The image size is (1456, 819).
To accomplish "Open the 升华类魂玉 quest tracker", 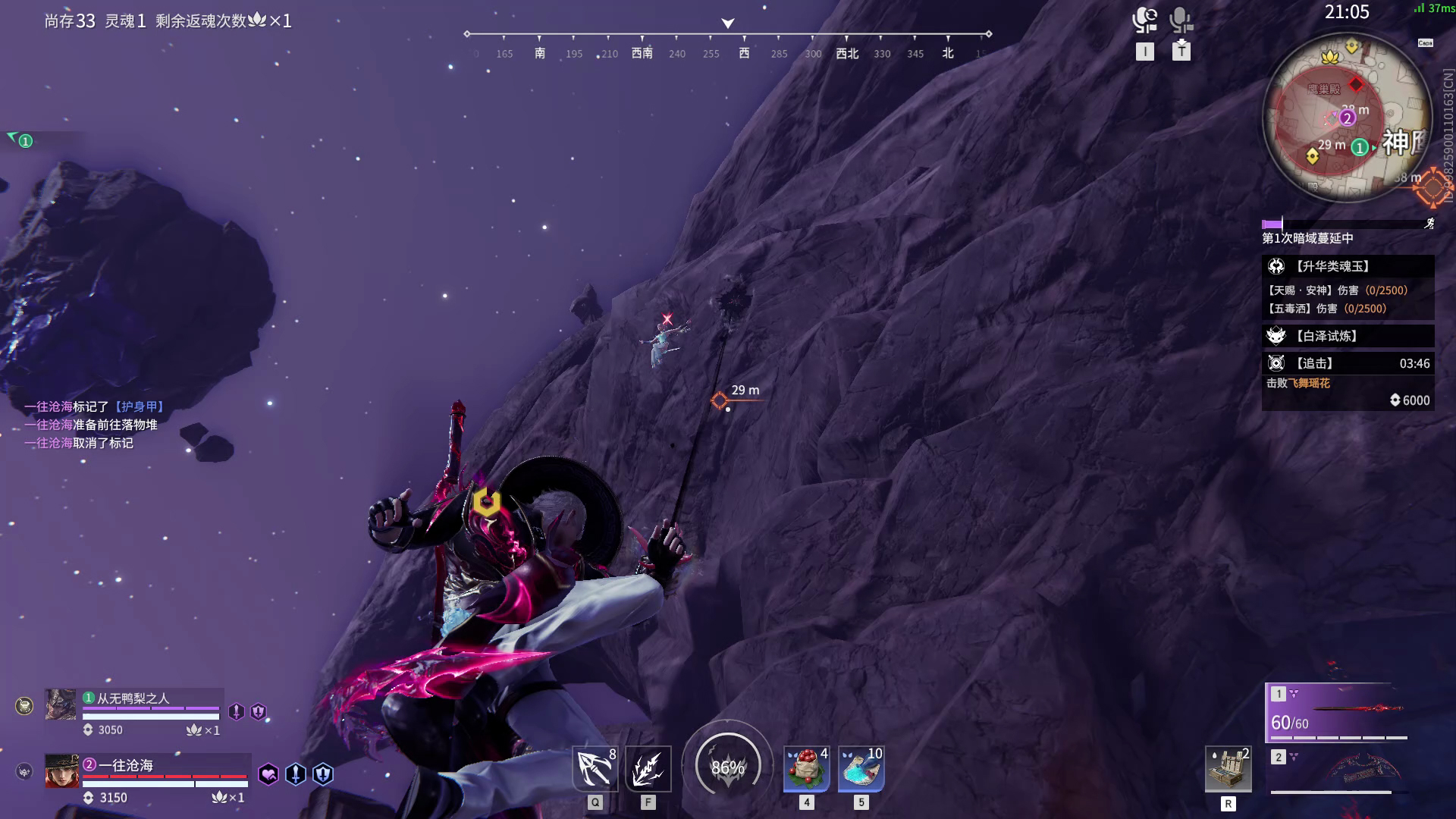I will click(1348, 266).
